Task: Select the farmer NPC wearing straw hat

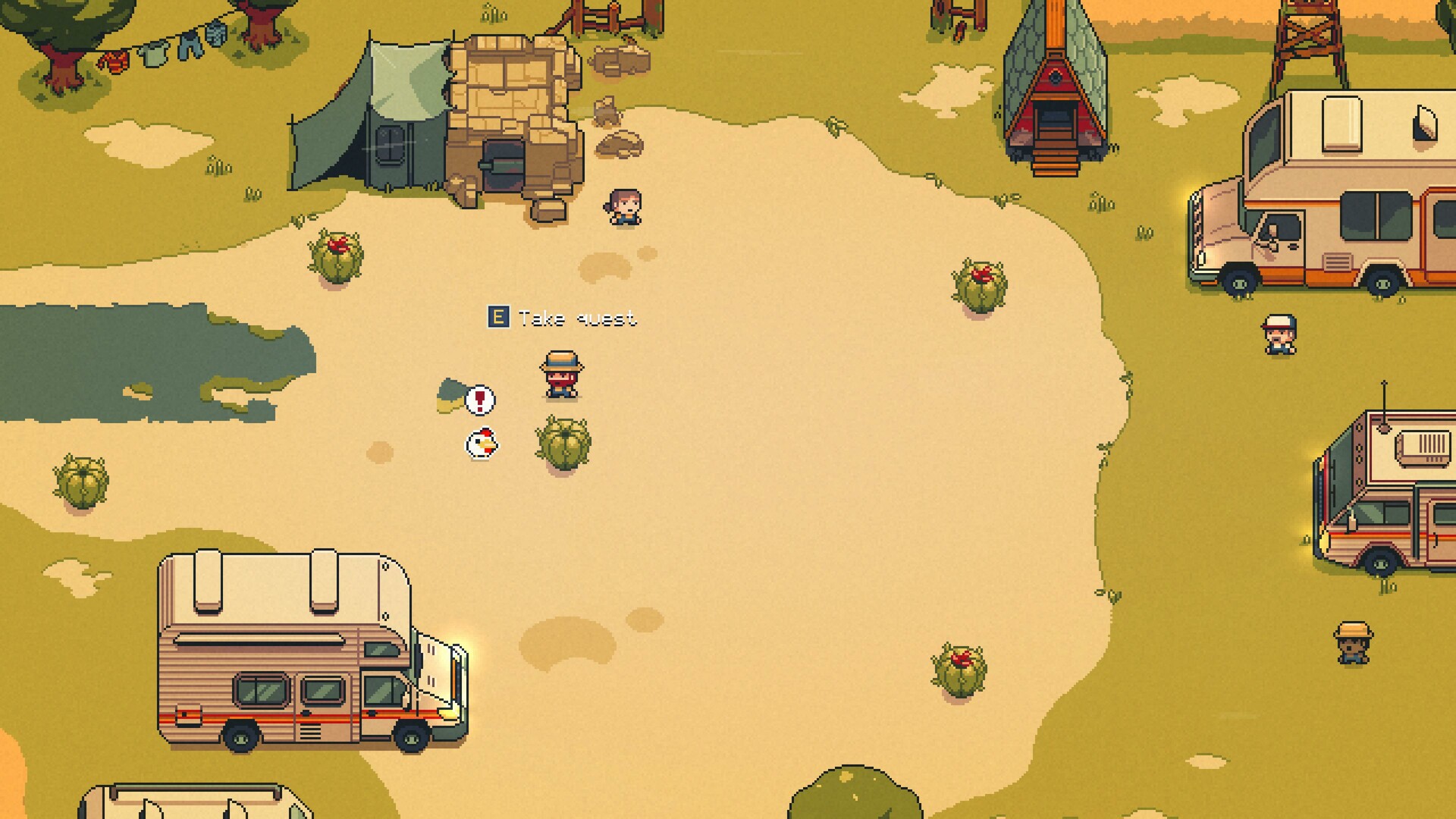Action: (x=560, y=375)
